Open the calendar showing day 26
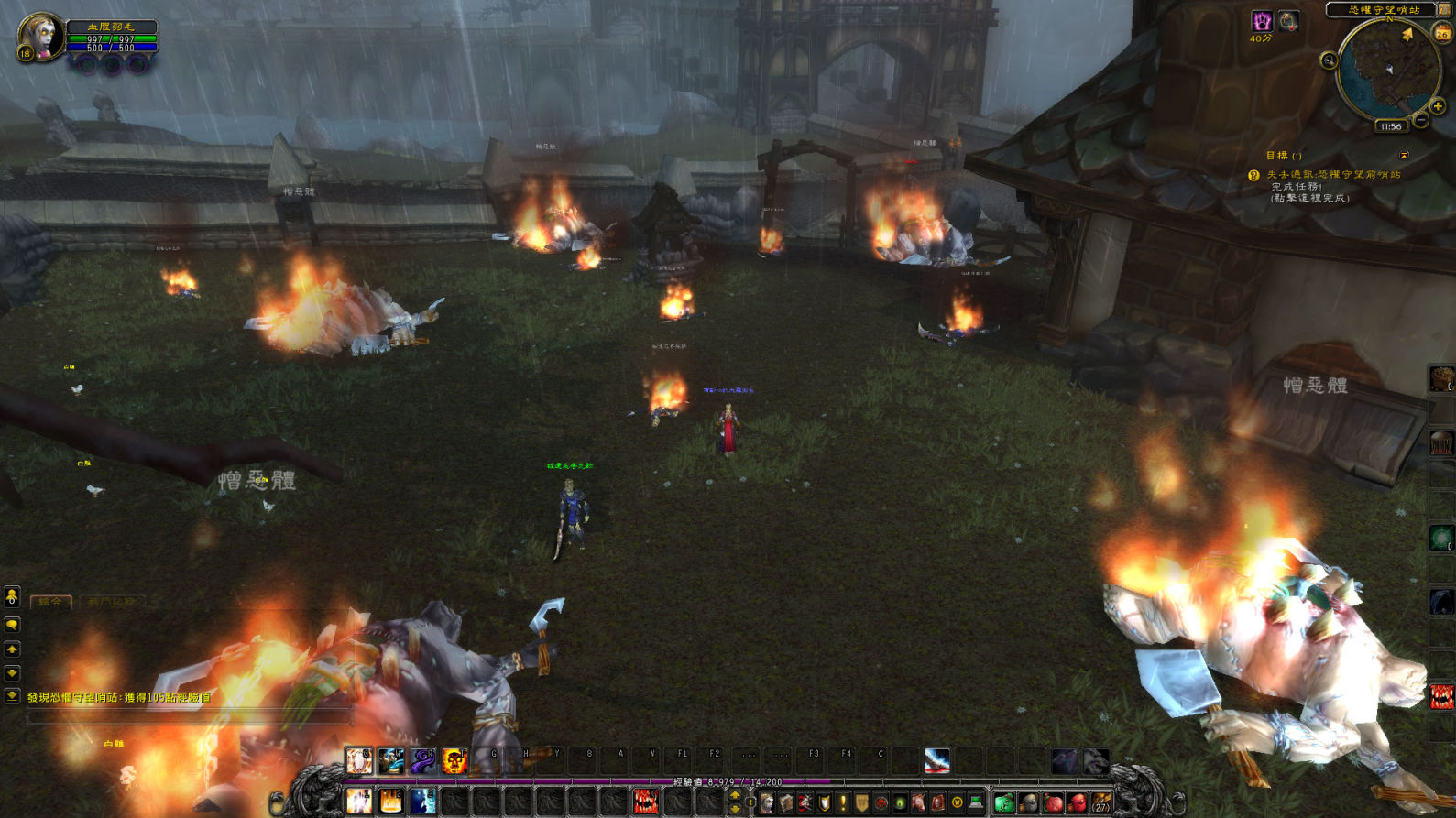Screen dimensions: 1456x818 pyautogui.click(x=1442, y=33)
